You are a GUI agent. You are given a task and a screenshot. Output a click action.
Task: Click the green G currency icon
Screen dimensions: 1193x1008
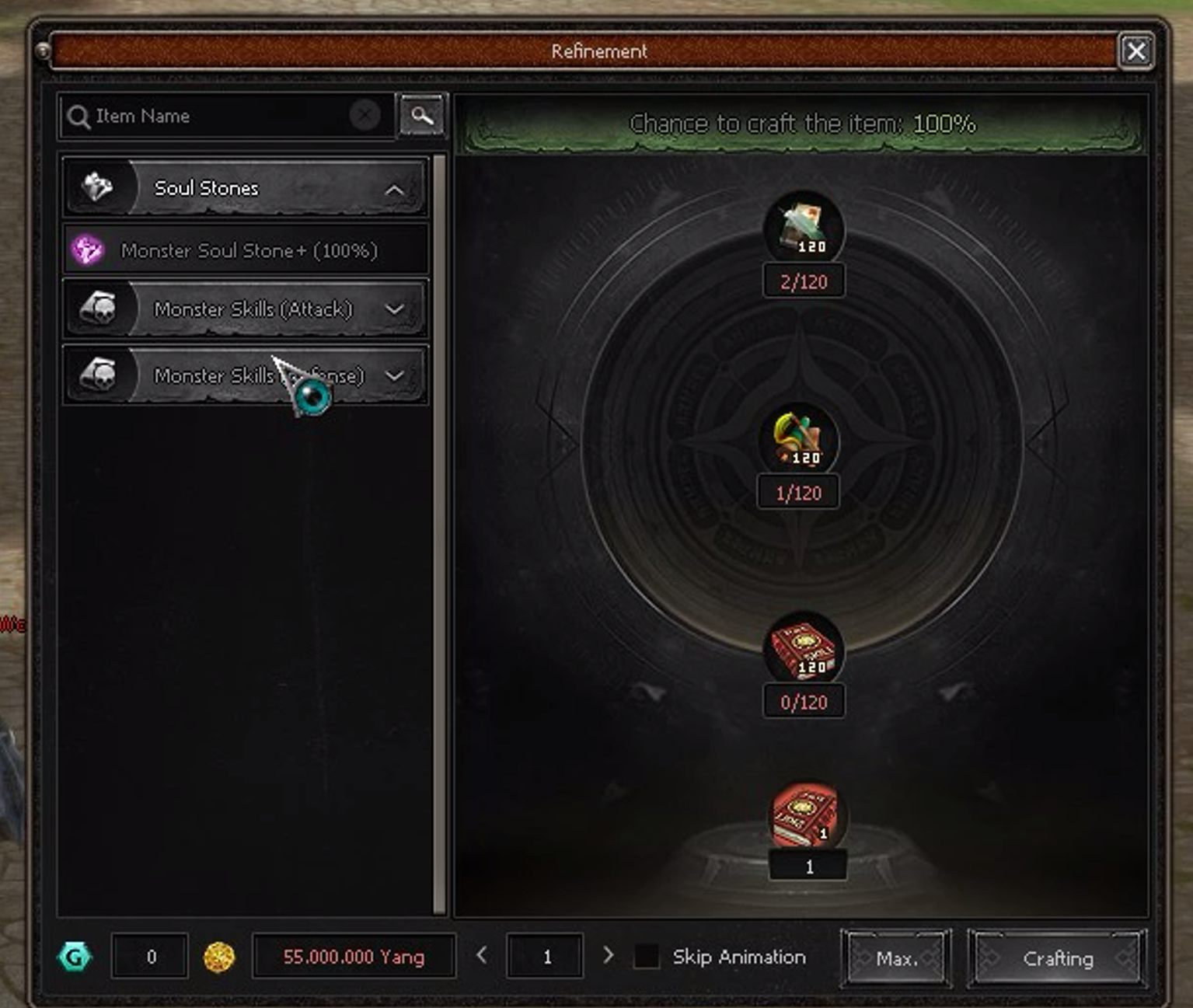[x=75, y=957]
